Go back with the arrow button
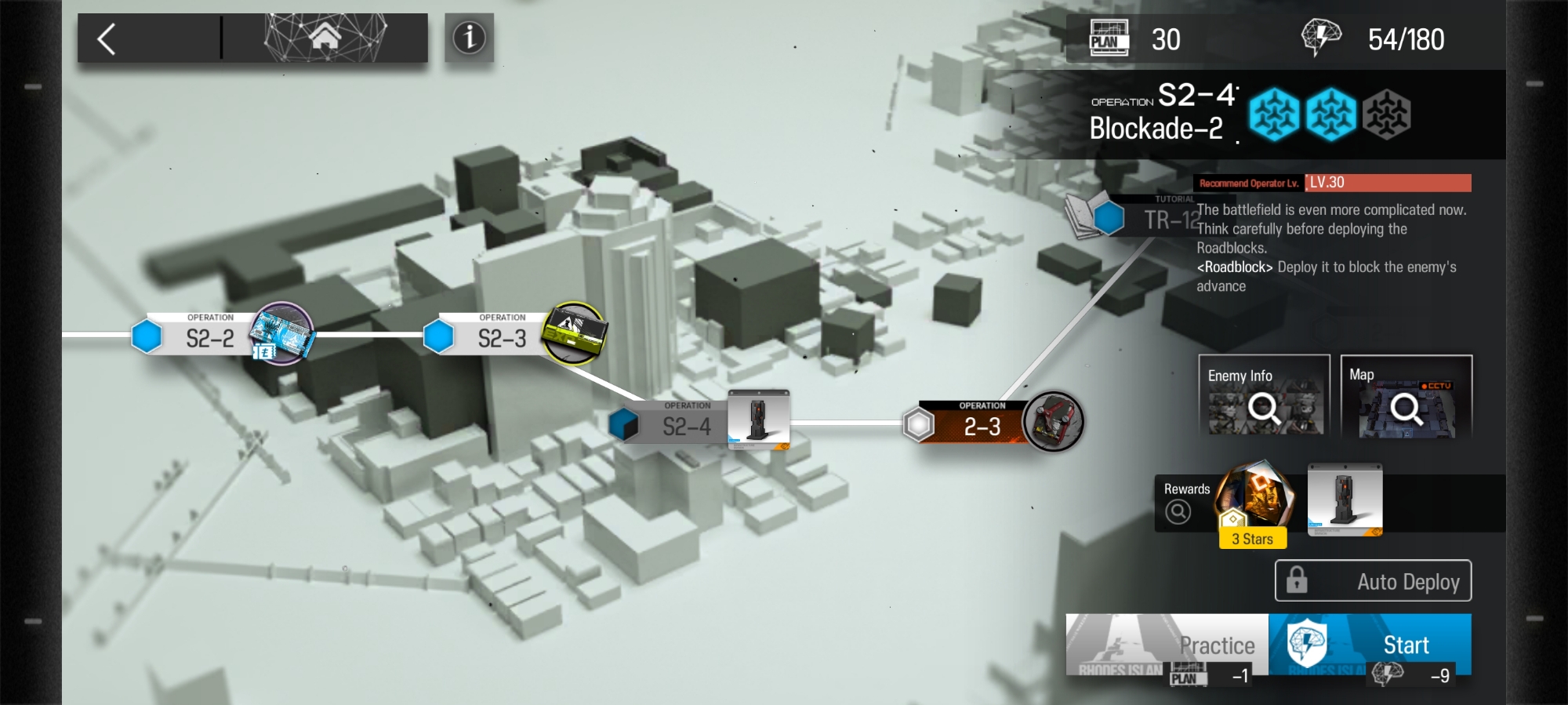Image resolution: width=1568 pixels, height=705 pixels. tap(107, 38)
